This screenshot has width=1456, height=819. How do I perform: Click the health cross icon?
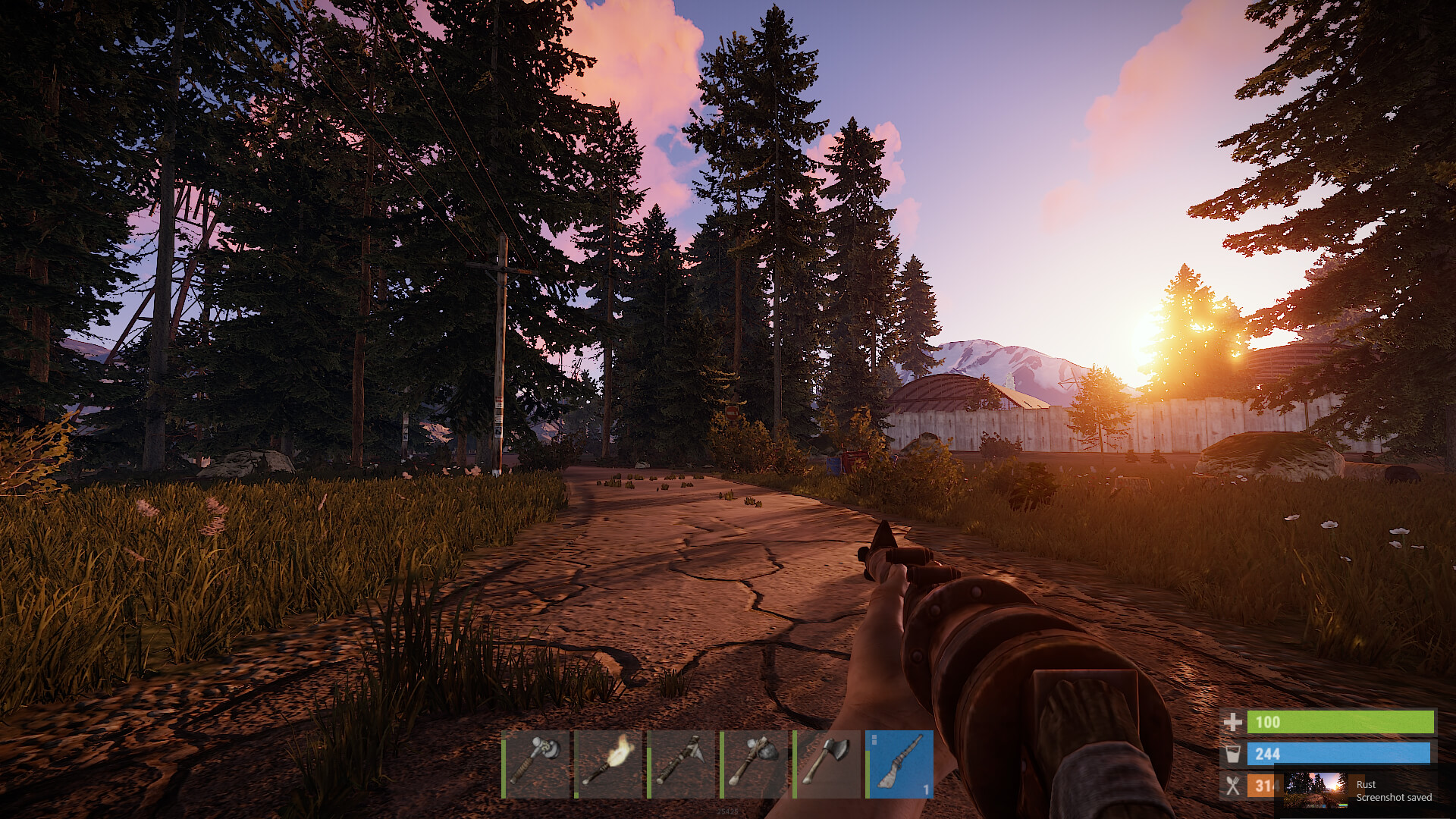(1232, 723)
